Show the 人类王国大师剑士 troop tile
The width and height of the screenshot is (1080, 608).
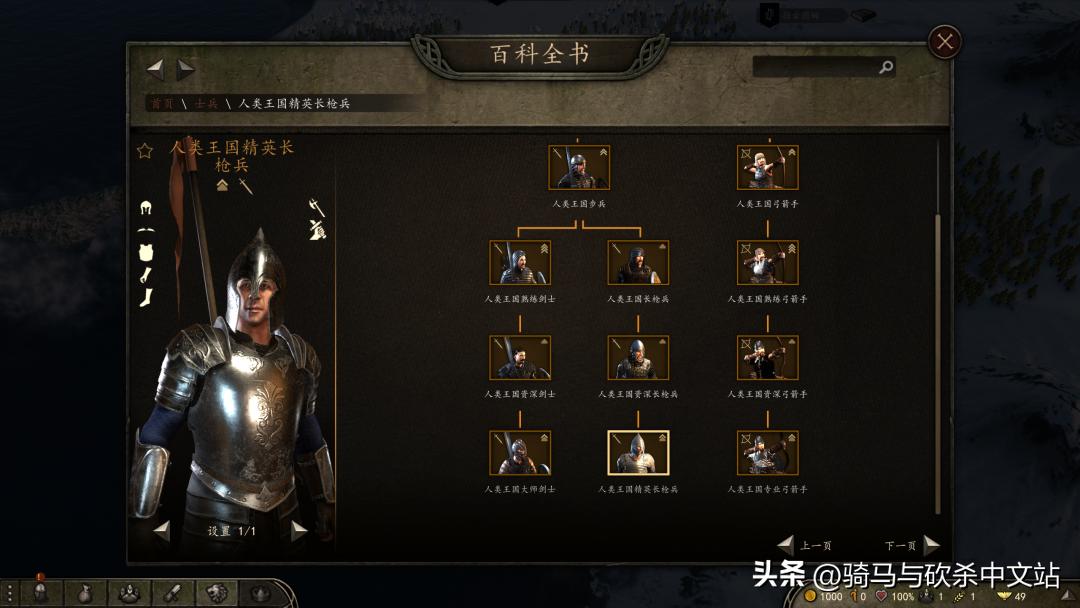pos(519,452)
